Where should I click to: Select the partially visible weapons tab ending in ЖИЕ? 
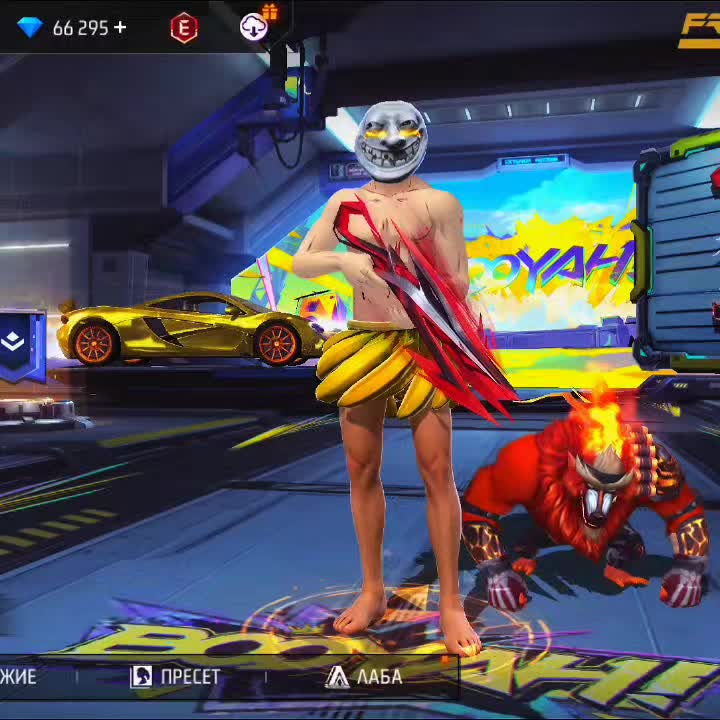[18, 677]
